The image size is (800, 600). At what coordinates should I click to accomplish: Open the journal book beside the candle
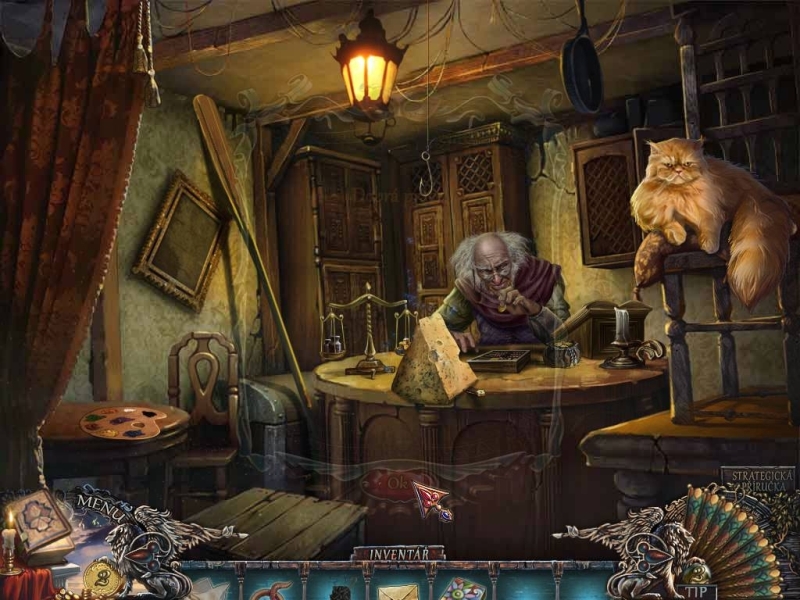click(x=40, y=521)
